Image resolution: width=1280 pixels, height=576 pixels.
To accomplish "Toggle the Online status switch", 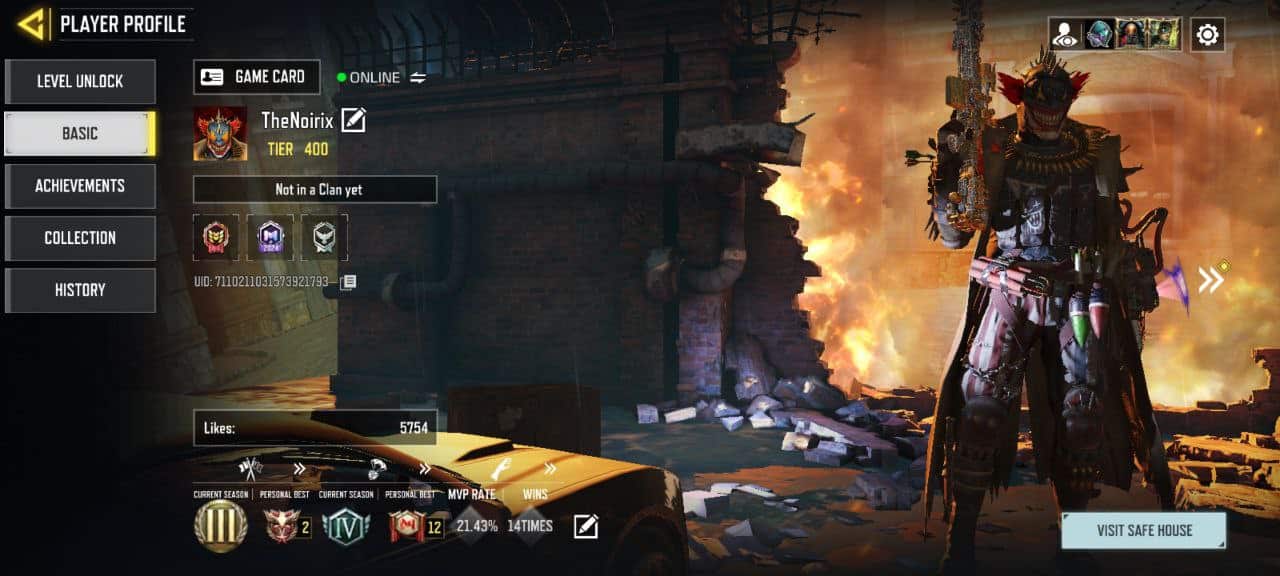I will [418, 77].
